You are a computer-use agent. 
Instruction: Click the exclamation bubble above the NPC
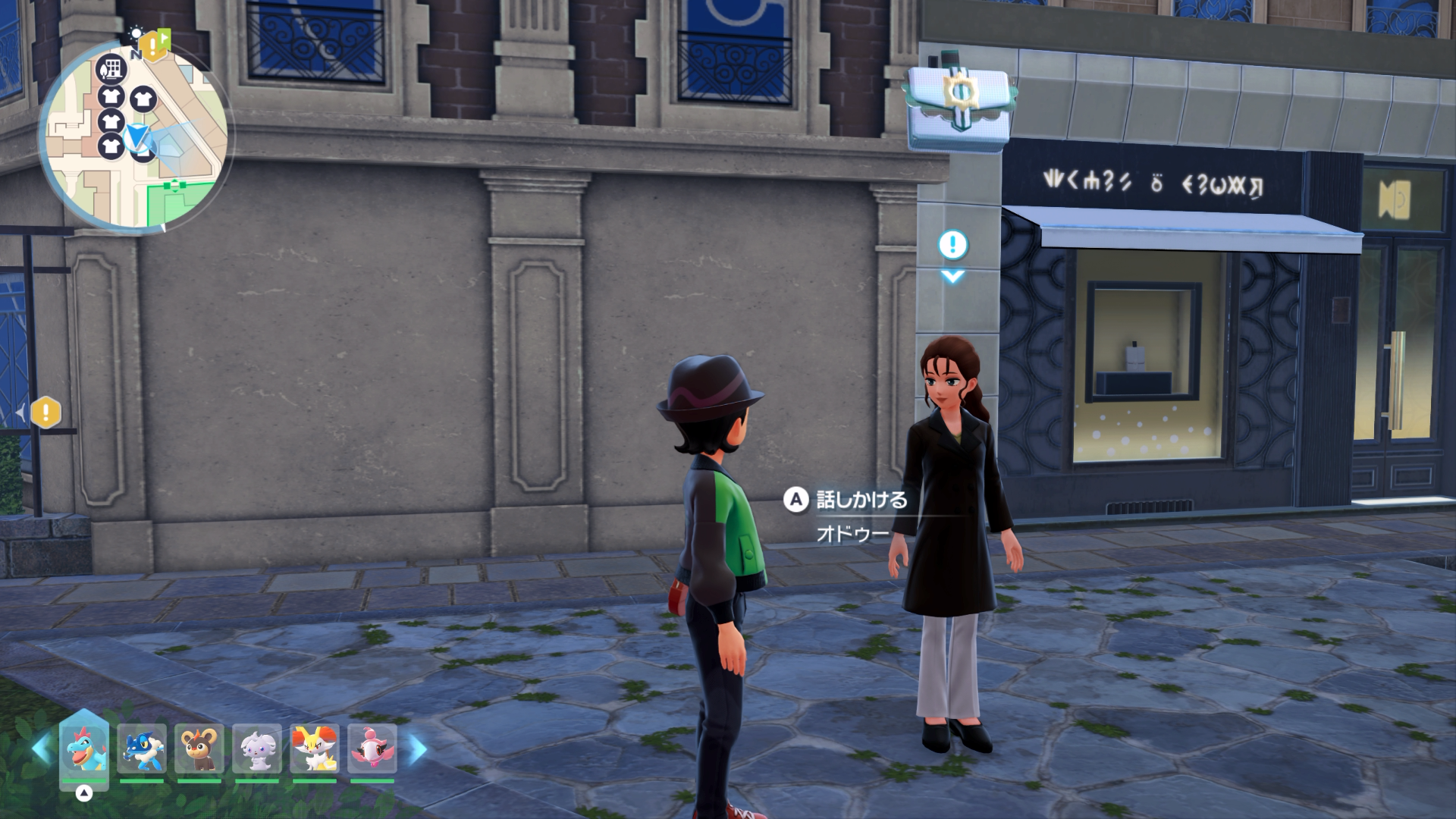pyautogui.click(x=952, y=245)
